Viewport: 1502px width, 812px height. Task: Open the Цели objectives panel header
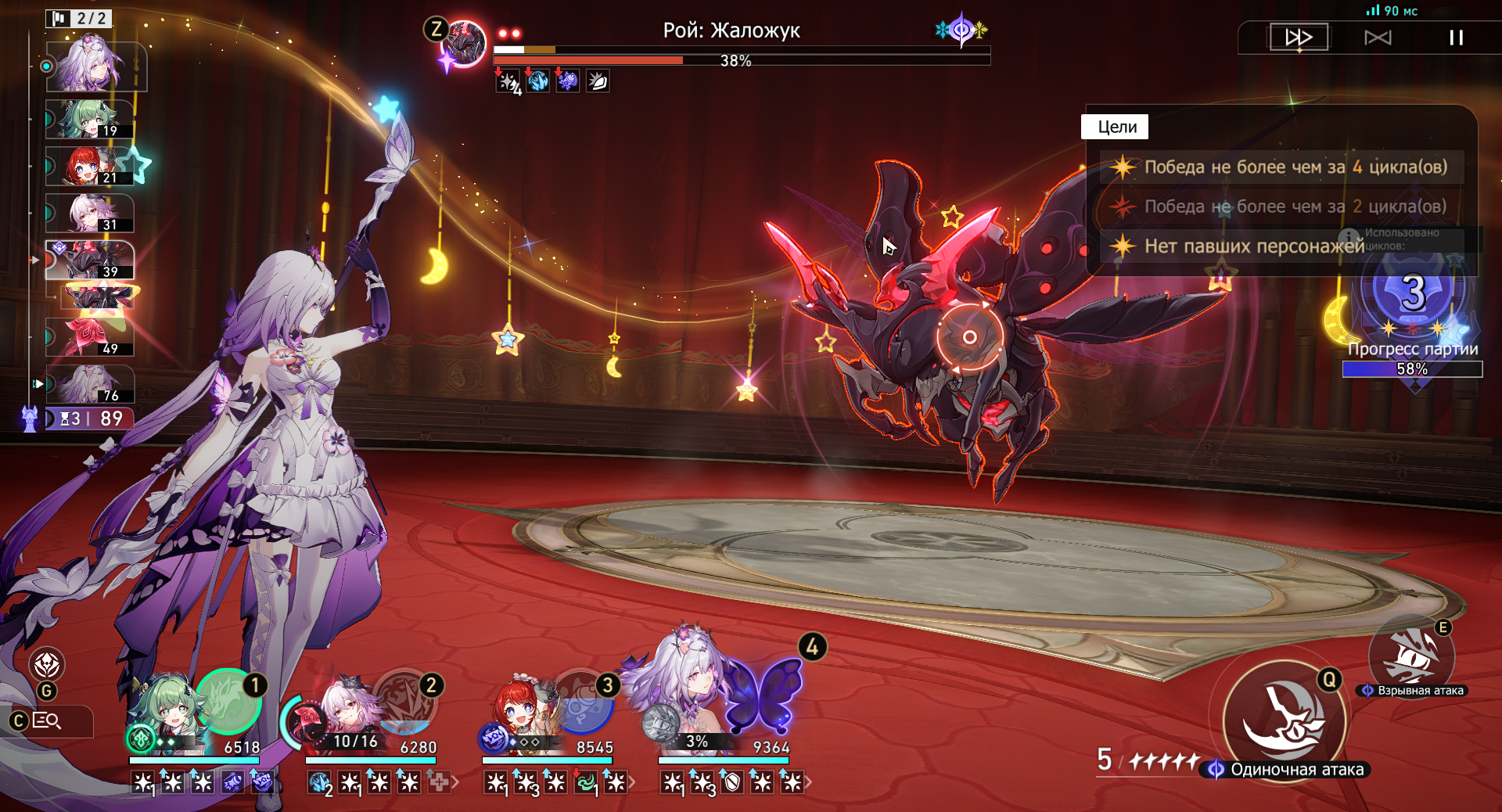pos(1115,127)
